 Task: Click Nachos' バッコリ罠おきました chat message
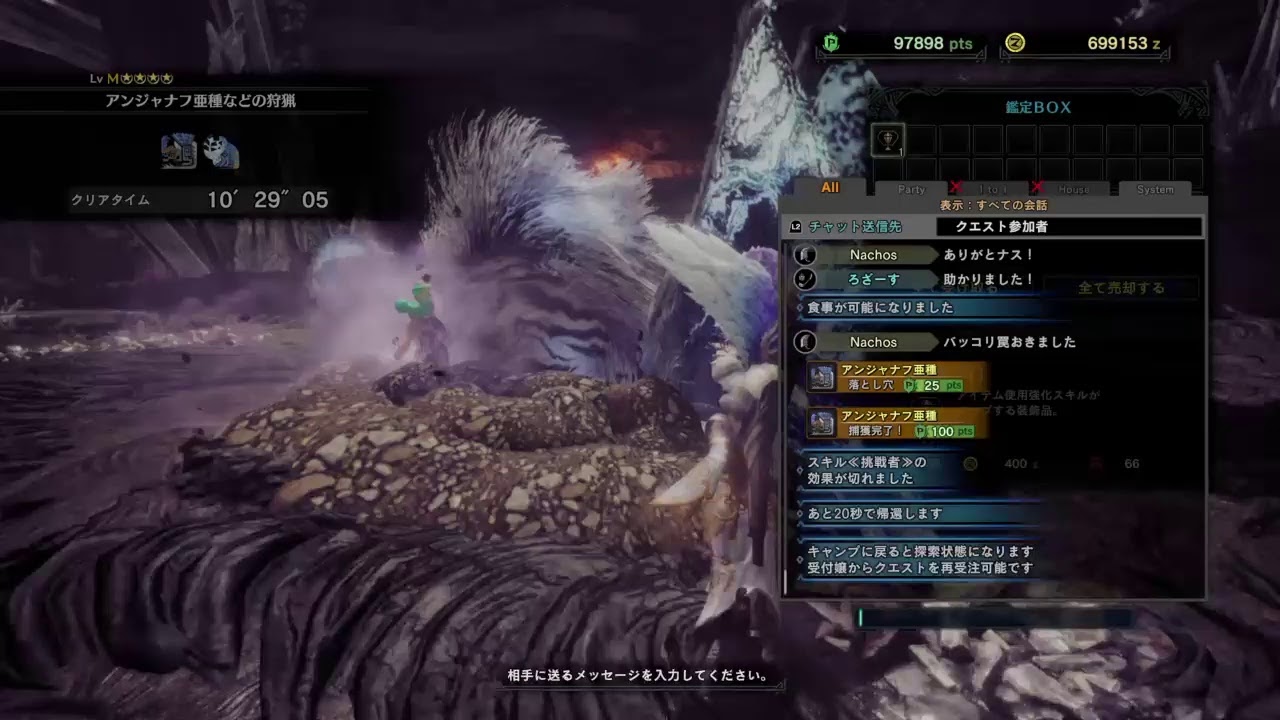pyautogui.click(x=1009, y=342)
